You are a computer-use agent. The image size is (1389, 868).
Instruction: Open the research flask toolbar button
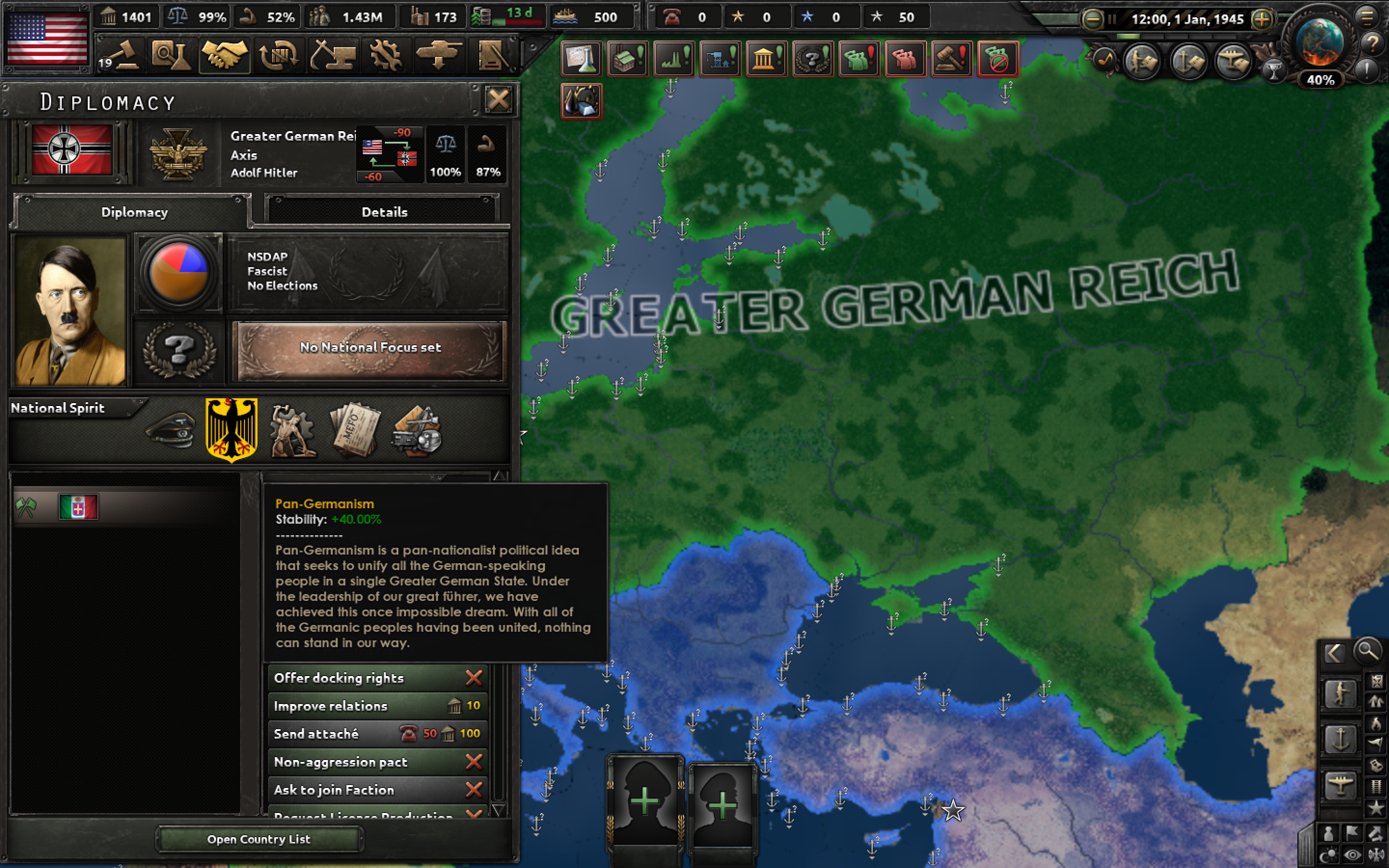pyautogui.click(x=170, y=55)
